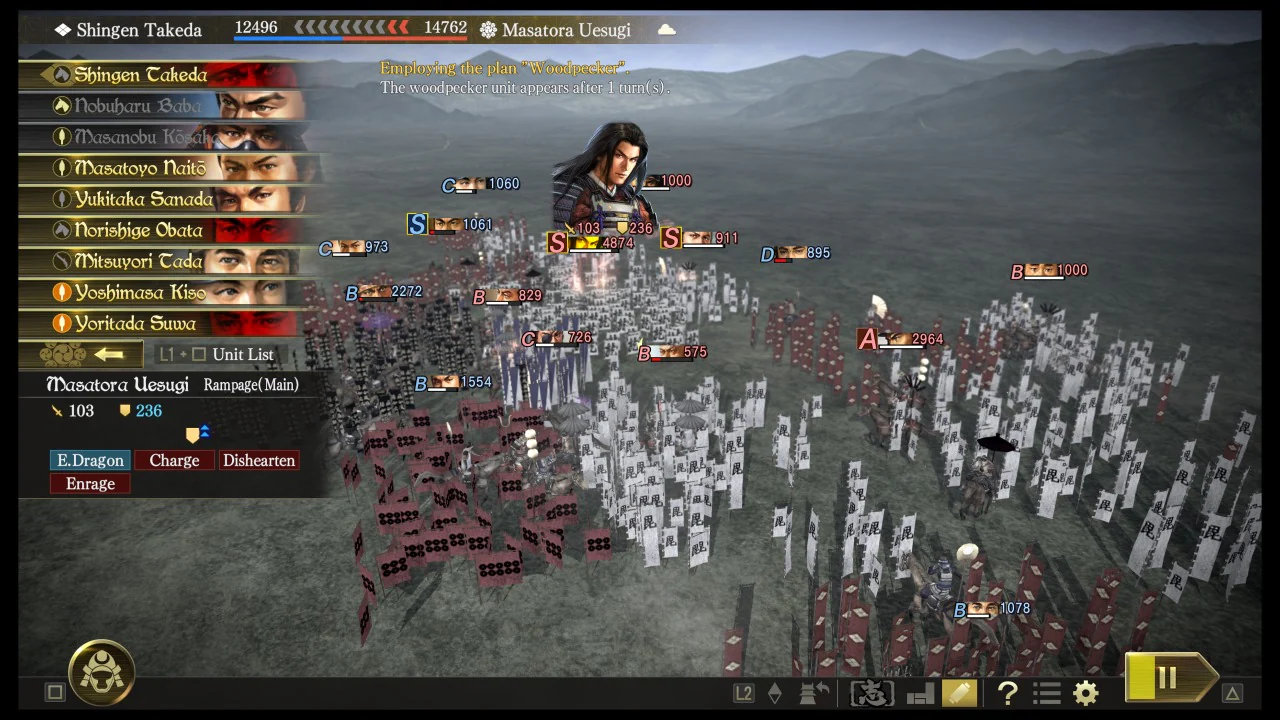Select Shingen Takeda from the commander roster
The image size is (1280, 720).
point(140,74)
